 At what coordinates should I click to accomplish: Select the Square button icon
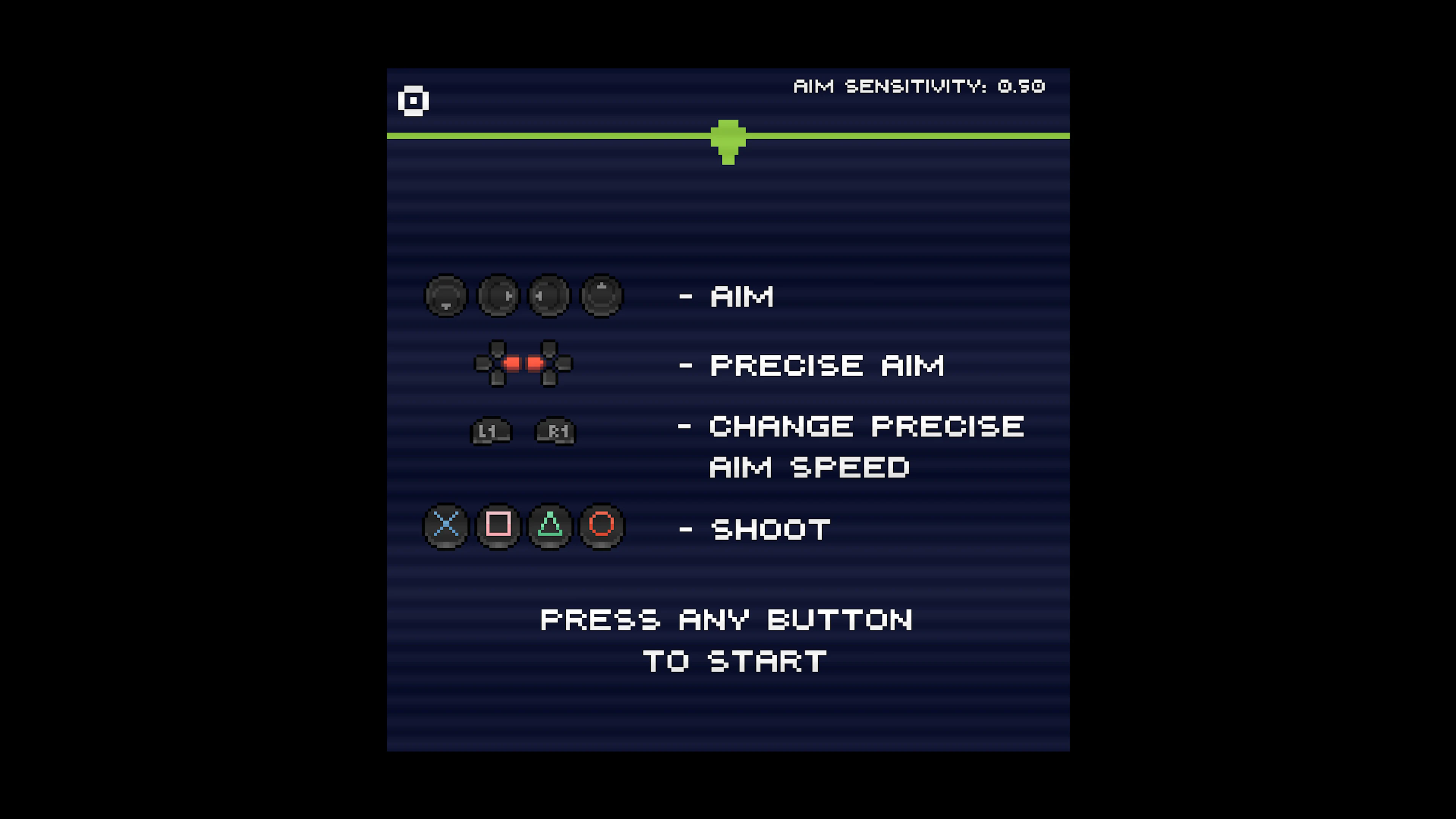[x=498, y=527]
